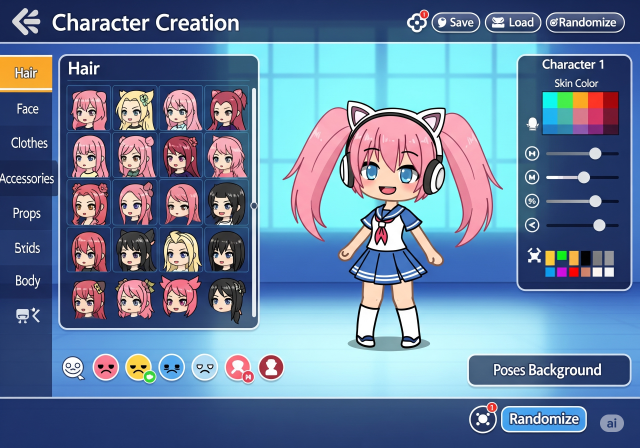Switch to the Face tab

point(27,108)
